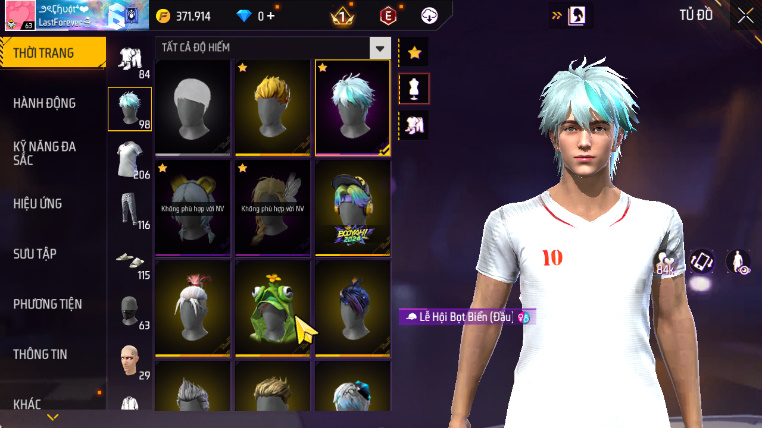Open the Thông Tin tab
Screen dimensions: 762x428
[x=42, y=354]
